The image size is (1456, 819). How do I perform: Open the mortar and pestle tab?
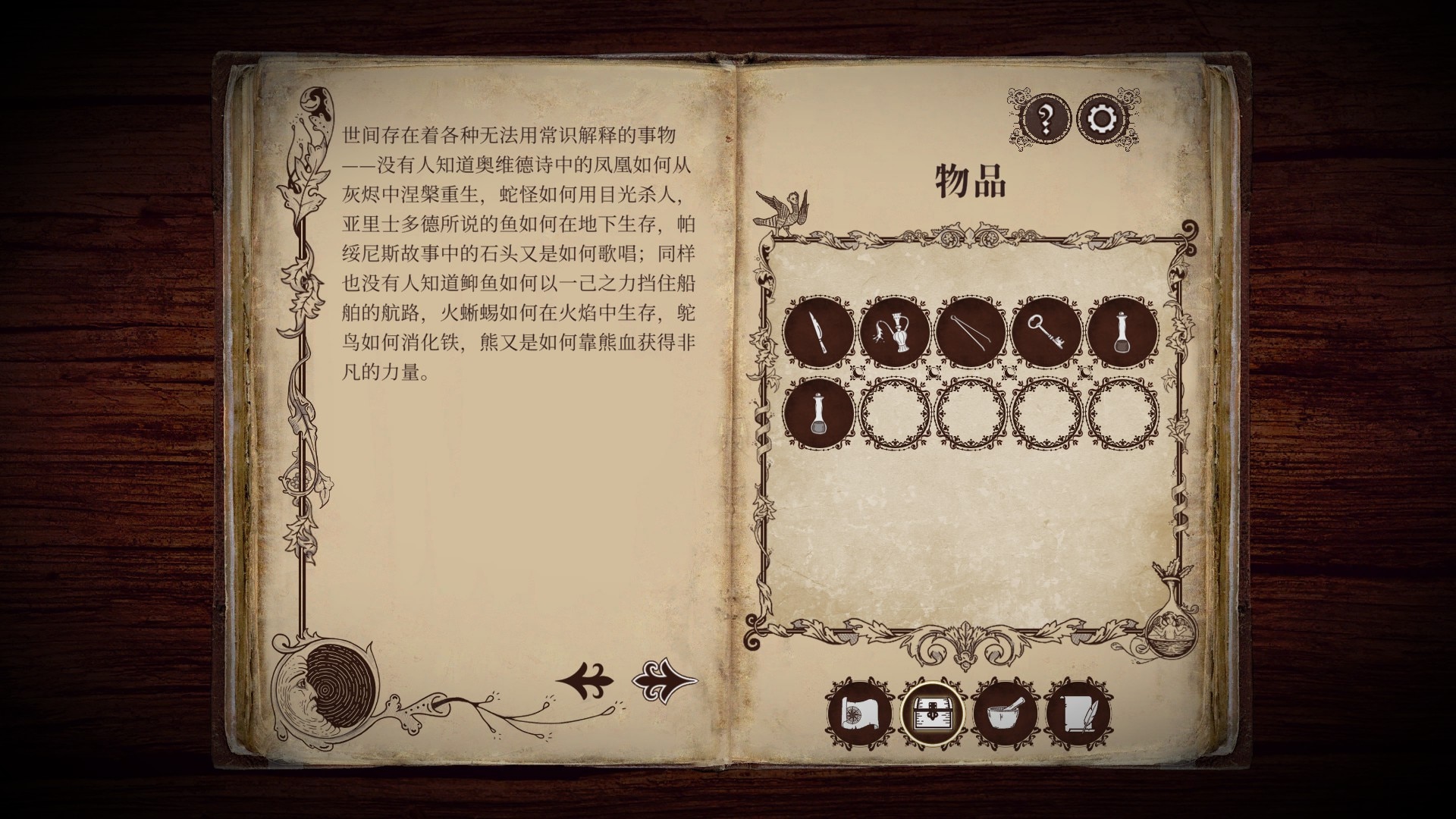click(x=1005, y=714)
